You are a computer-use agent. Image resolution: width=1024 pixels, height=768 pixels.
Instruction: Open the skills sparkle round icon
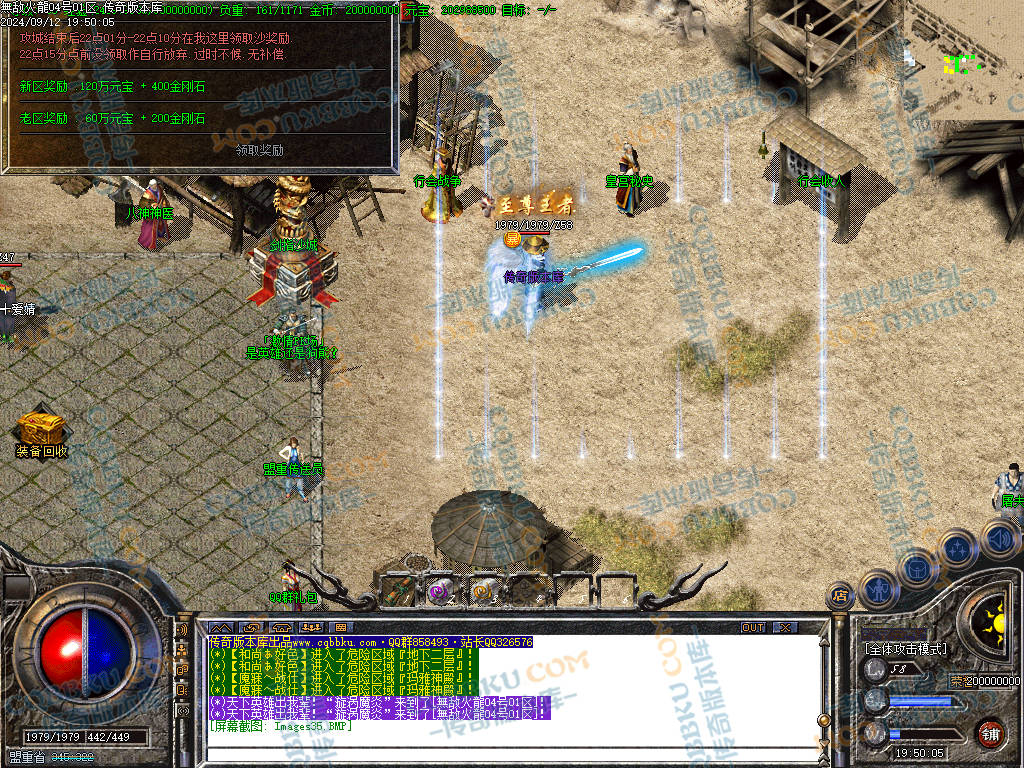click(957, 548)
